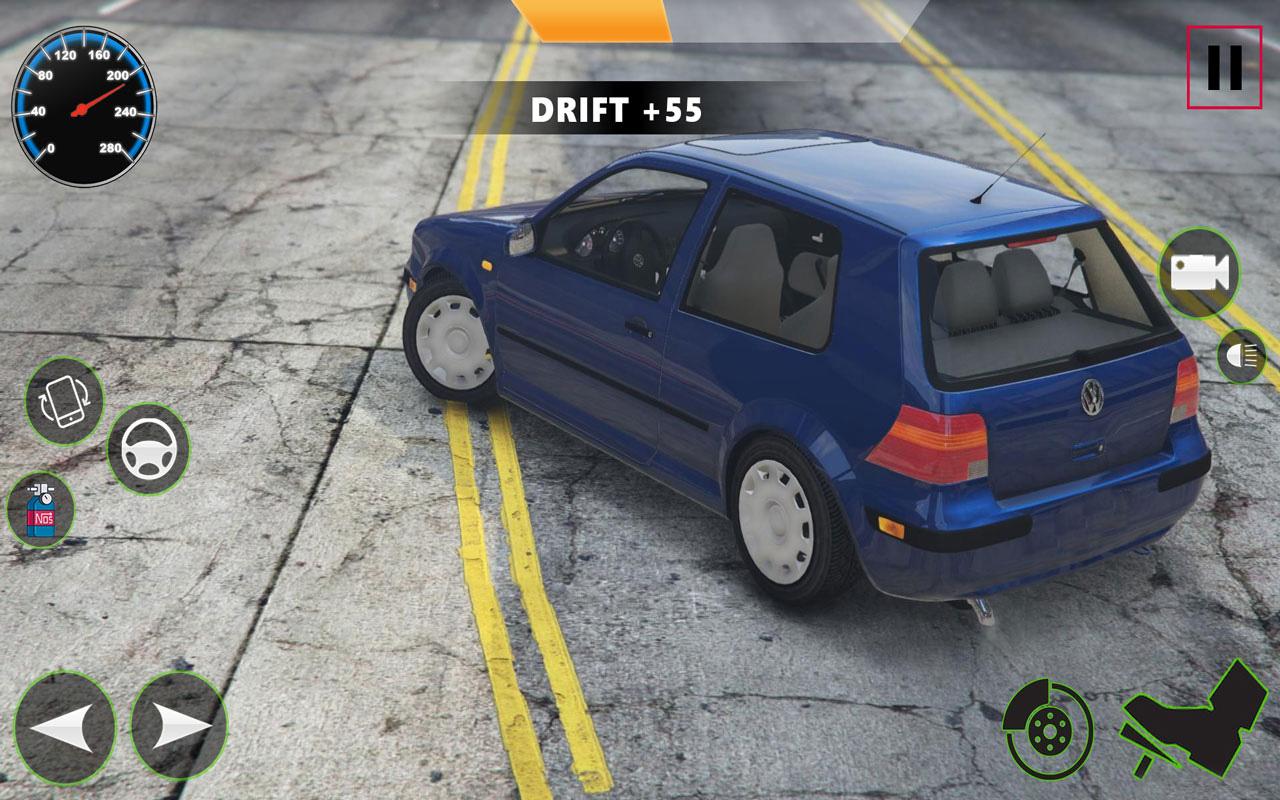Steer right with the right arrow
Image resolution: width=1280 pixels, height=800 pixels.
click(179, 725)
